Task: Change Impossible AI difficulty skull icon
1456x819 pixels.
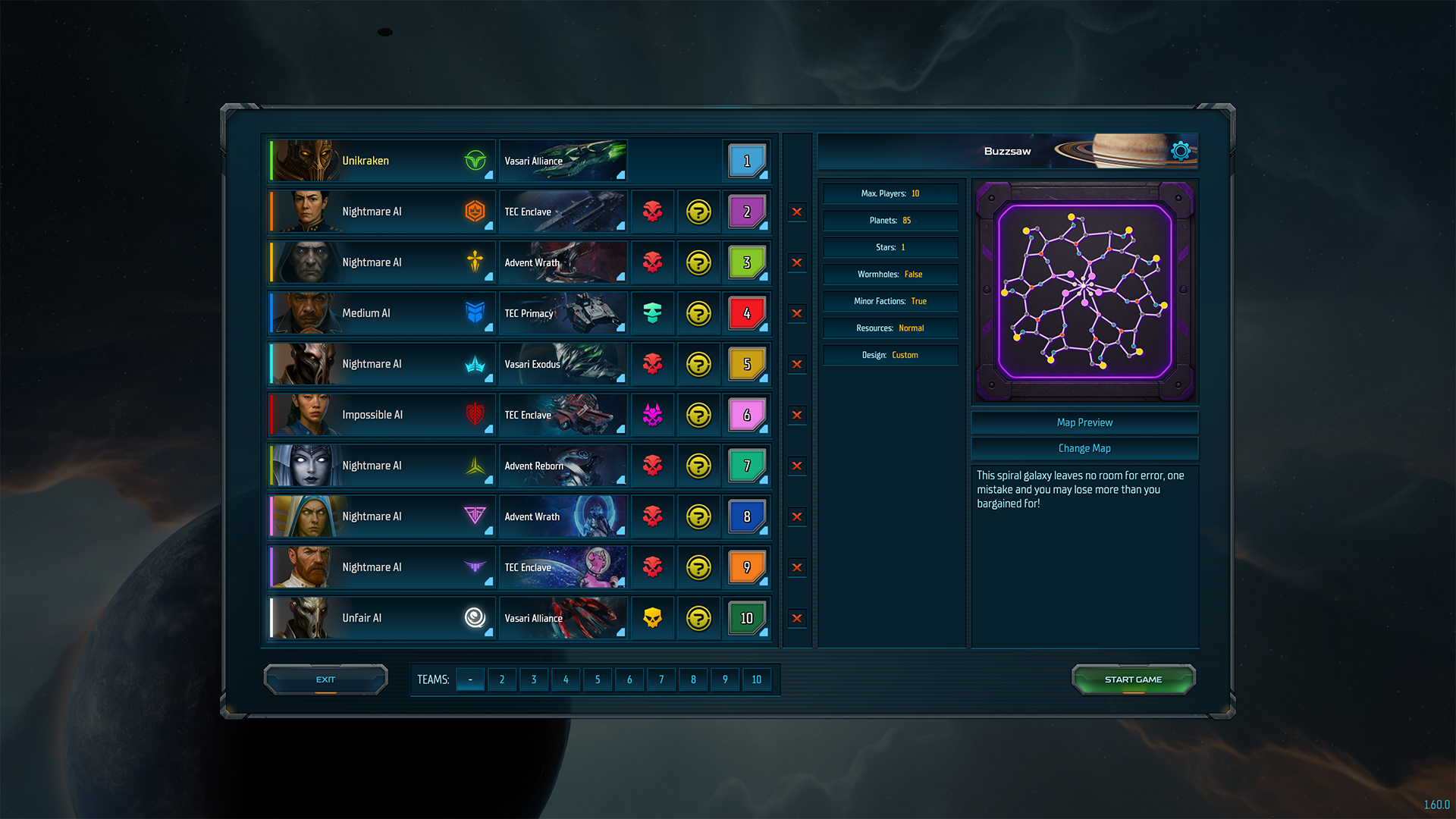Action: click(x=652, y=415)
